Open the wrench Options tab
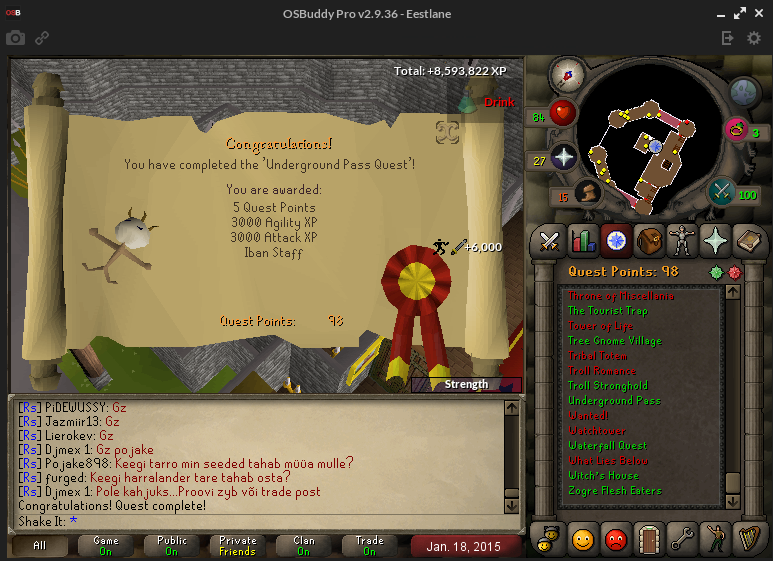The image size is (773, 561). 682,539
